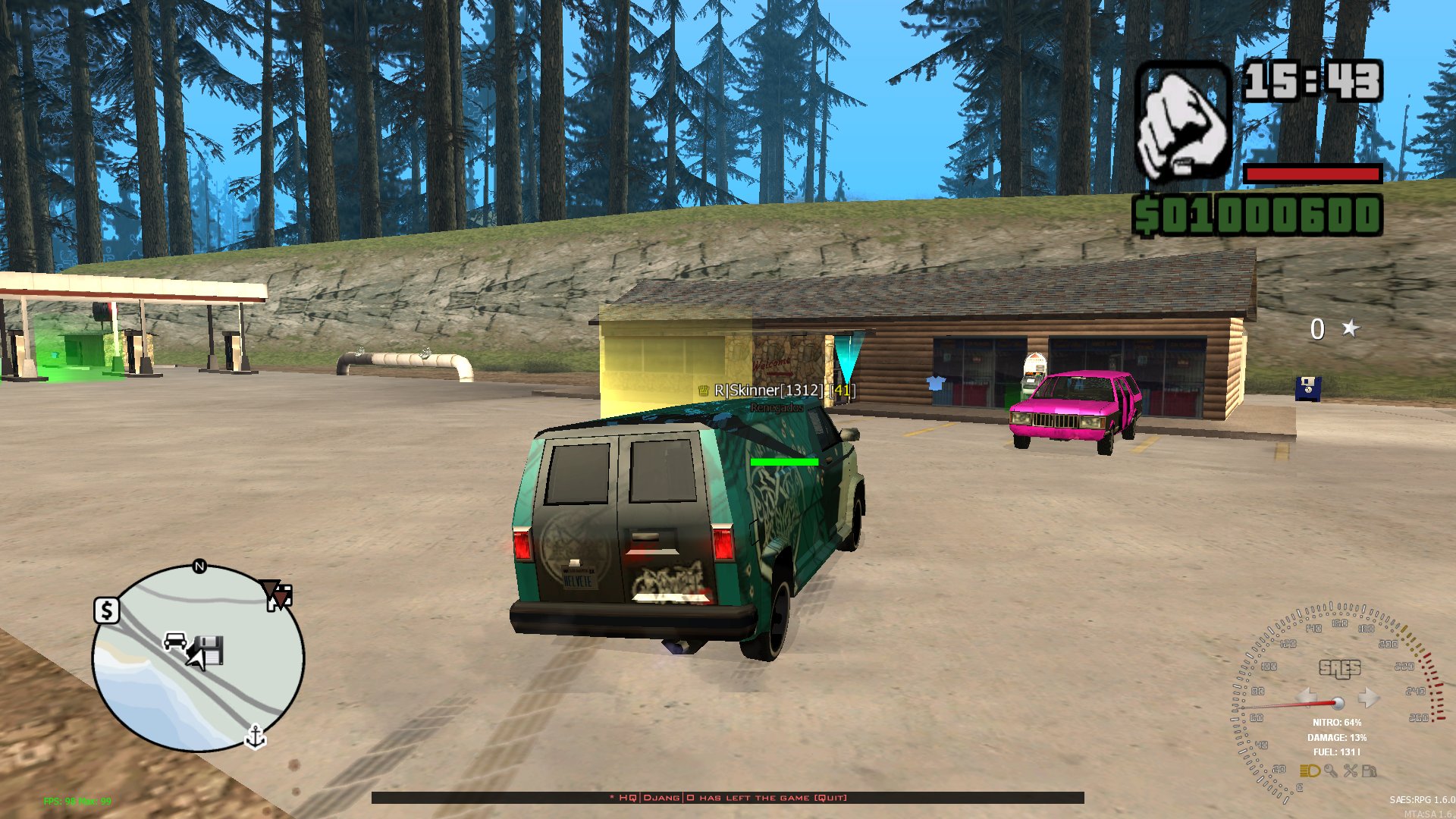Viewport: 1456px width, 819px height.
Task: Open the circular radar minimap
Action: [198, 658]
